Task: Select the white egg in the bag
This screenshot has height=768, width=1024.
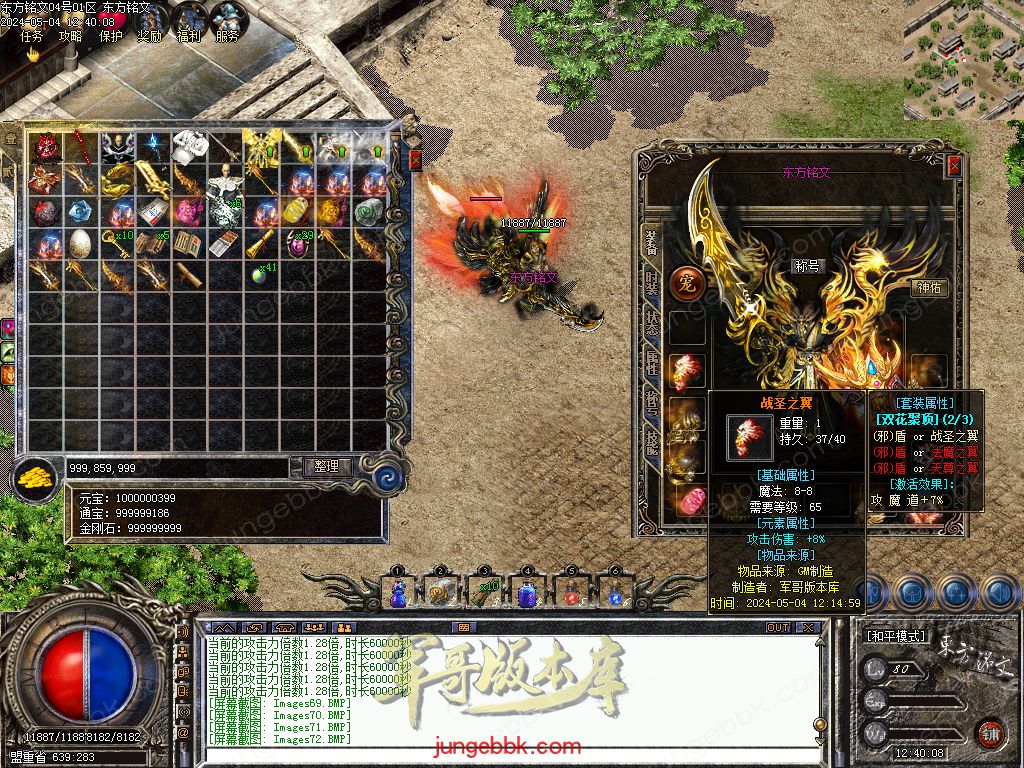Action: pyautogui.click(x=79, y=243)
